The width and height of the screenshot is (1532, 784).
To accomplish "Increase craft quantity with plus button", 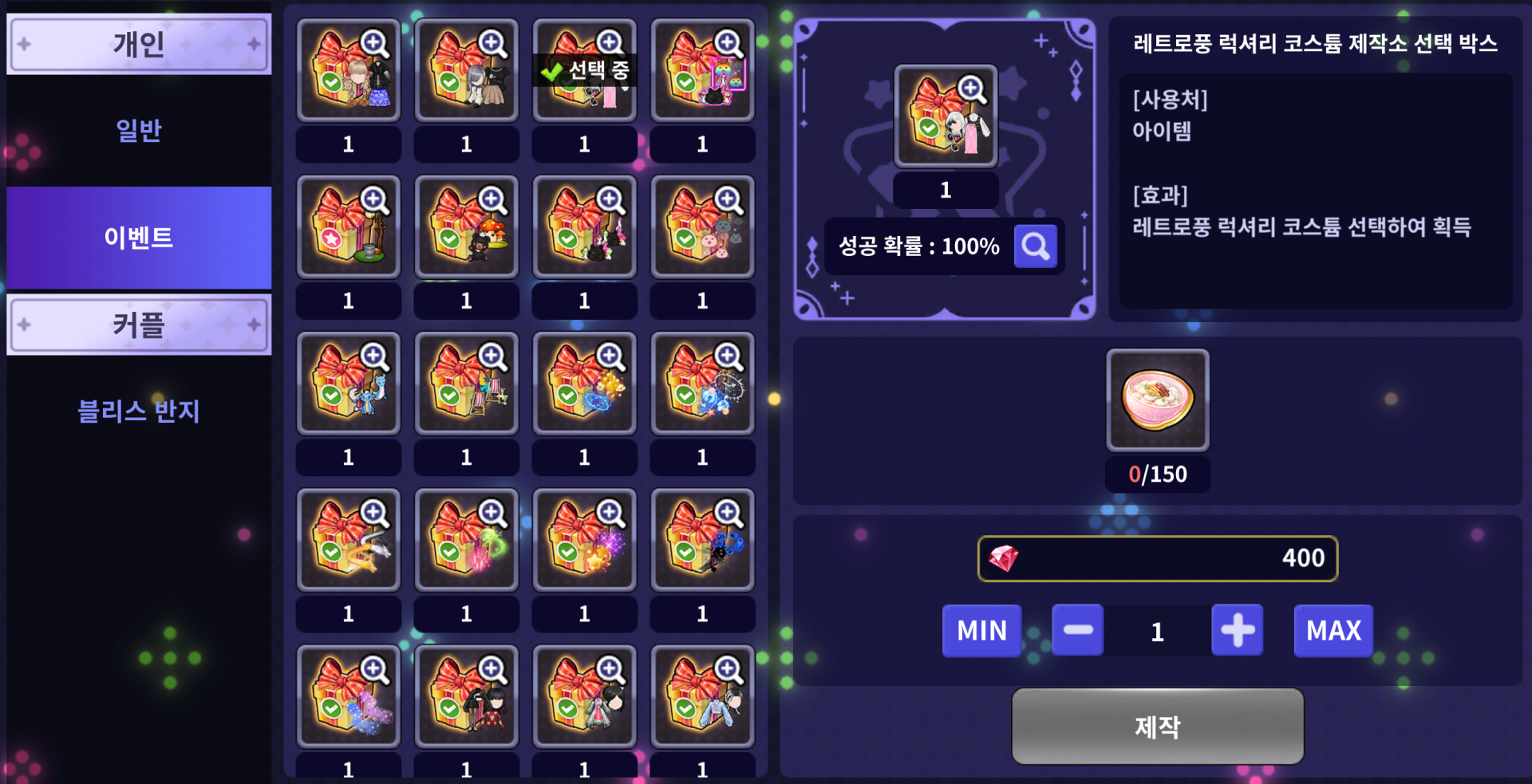I will click(1237, 630).
